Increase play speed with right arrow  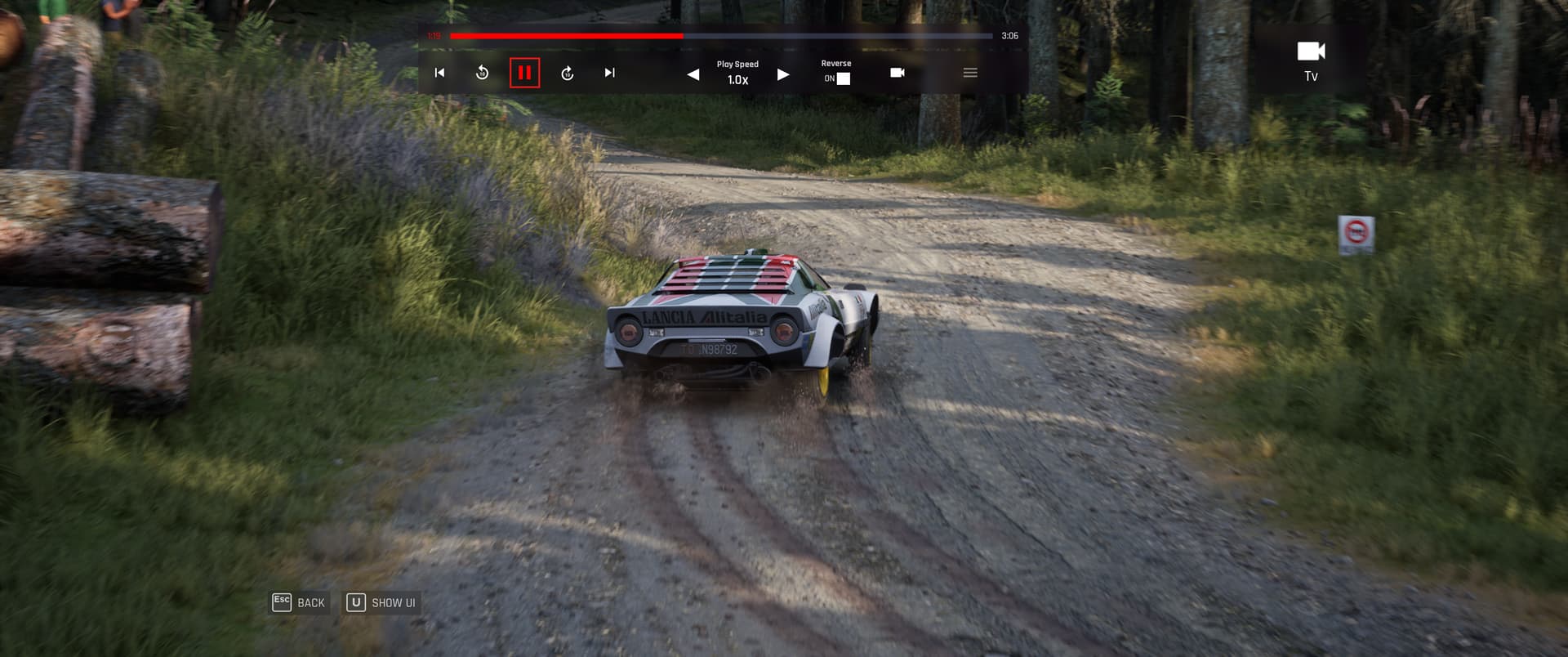coord(783,74)
